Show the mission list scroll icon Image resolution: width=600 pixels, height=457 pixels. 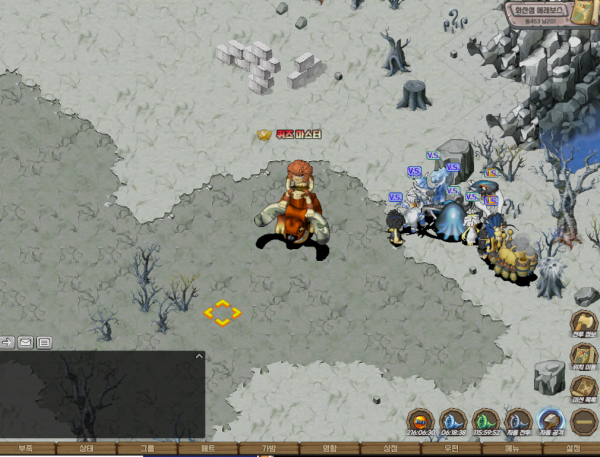click(x=584, y=389)
